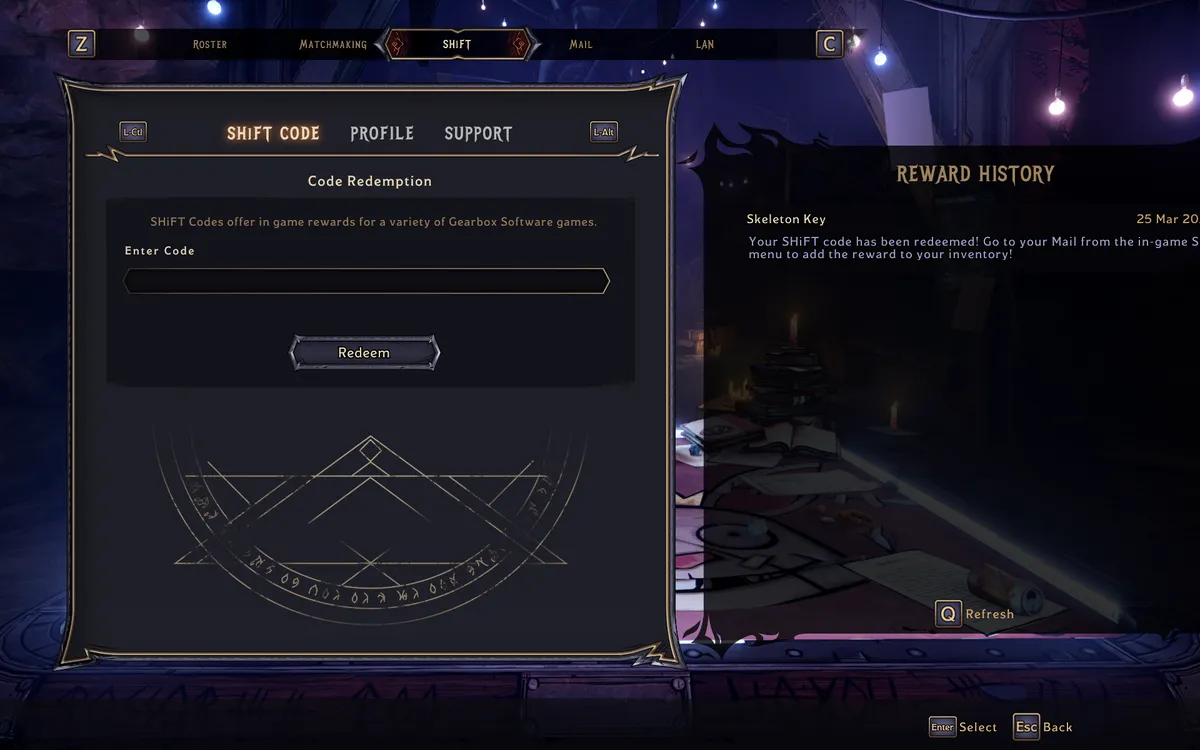The image size is (1200, 750).
Task: Switch to the Profile sub-tab
Action: coord(382,134)
